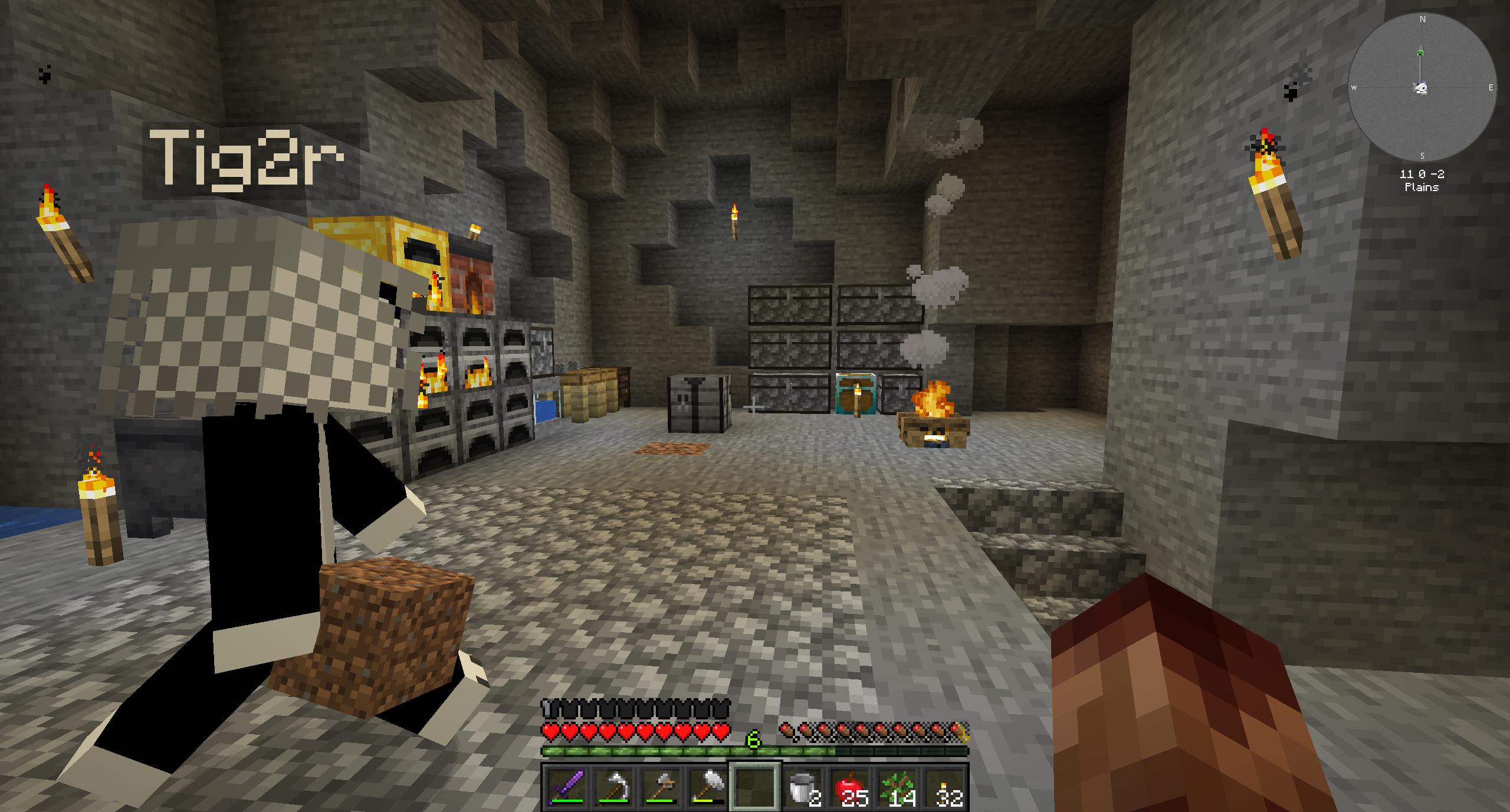Choose the iron axe in the hotbar
Image resolution: width=1510 pixels, height=812 pixels.
[660, 787]
